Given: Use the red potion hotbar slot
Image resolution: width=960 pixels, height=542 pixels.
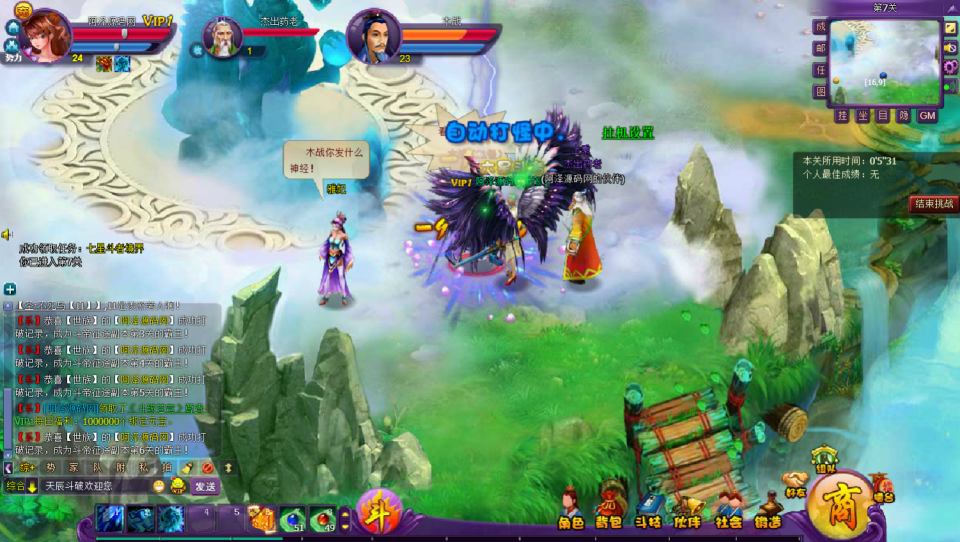Looking at the screenshot, I should click(324, 517).
